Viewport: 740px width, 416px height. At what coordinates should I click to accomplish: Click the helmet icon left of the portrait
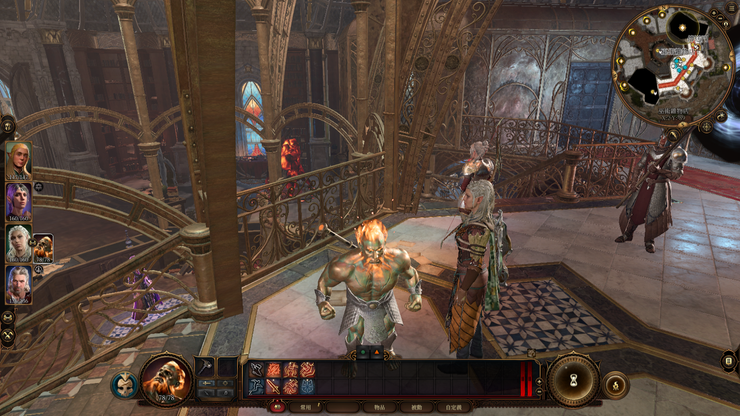124,385
